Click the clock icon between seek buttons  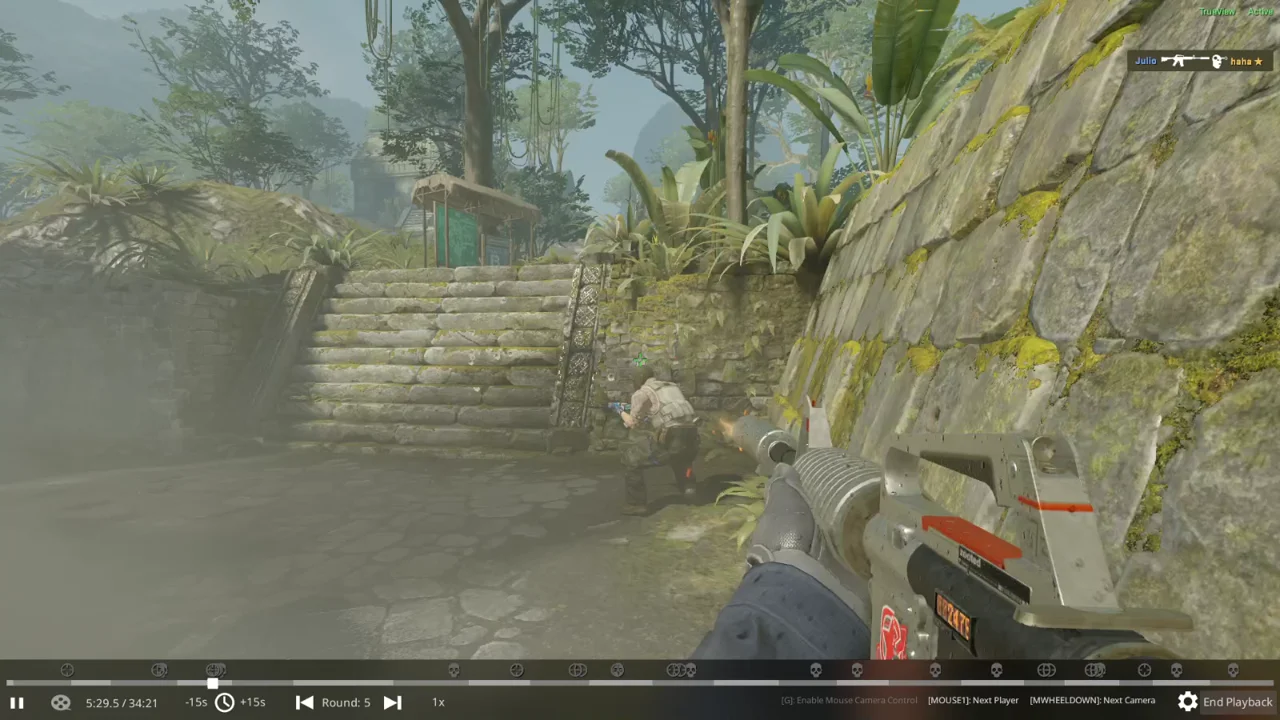point(225,702)
